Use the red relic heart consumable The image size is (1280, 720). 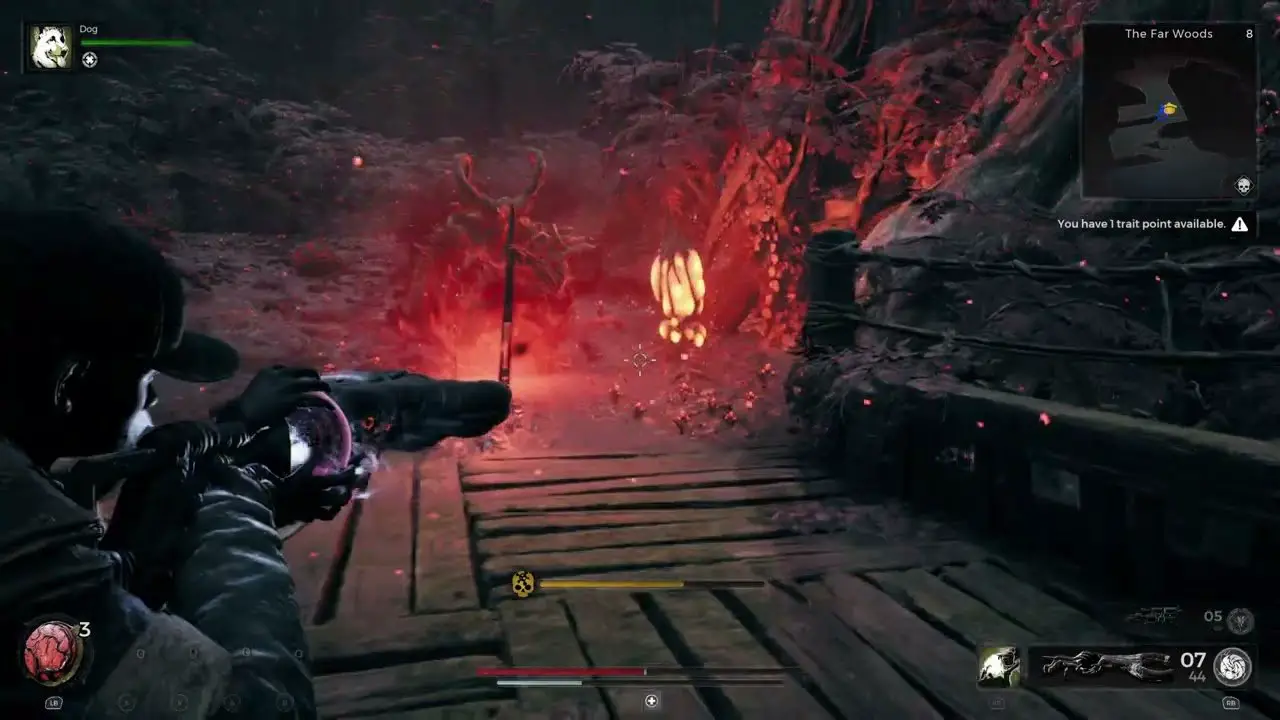coord(52,652)
